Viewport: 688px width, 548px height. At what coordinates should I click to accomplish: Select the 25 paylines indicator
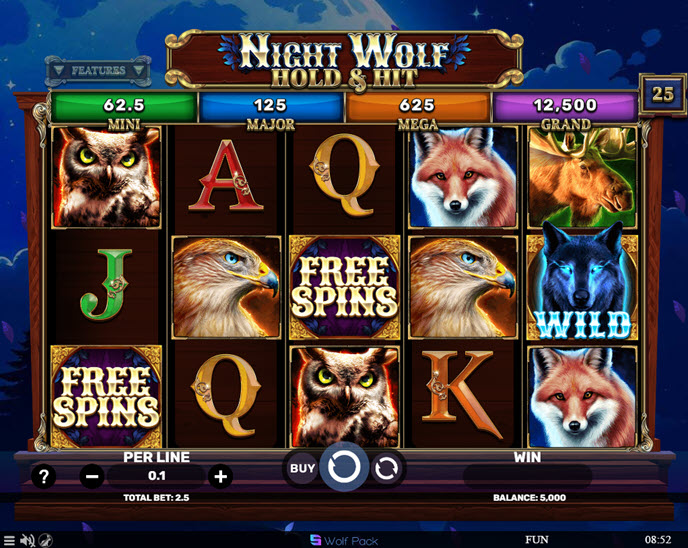click(663, 94)
